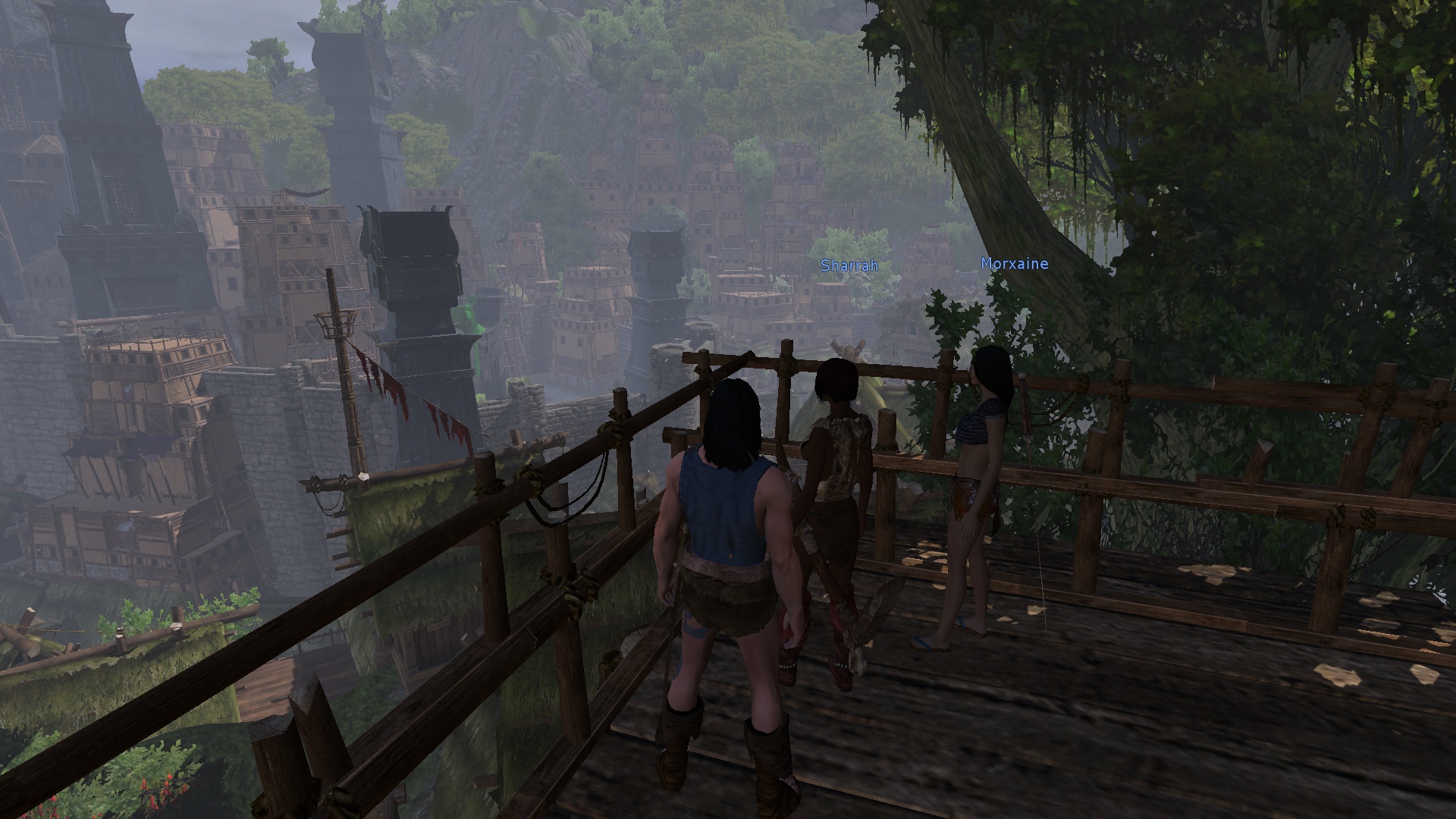Target the Morxaine name label
The height and width of the screenshot is (819, 1456).
1014,264
